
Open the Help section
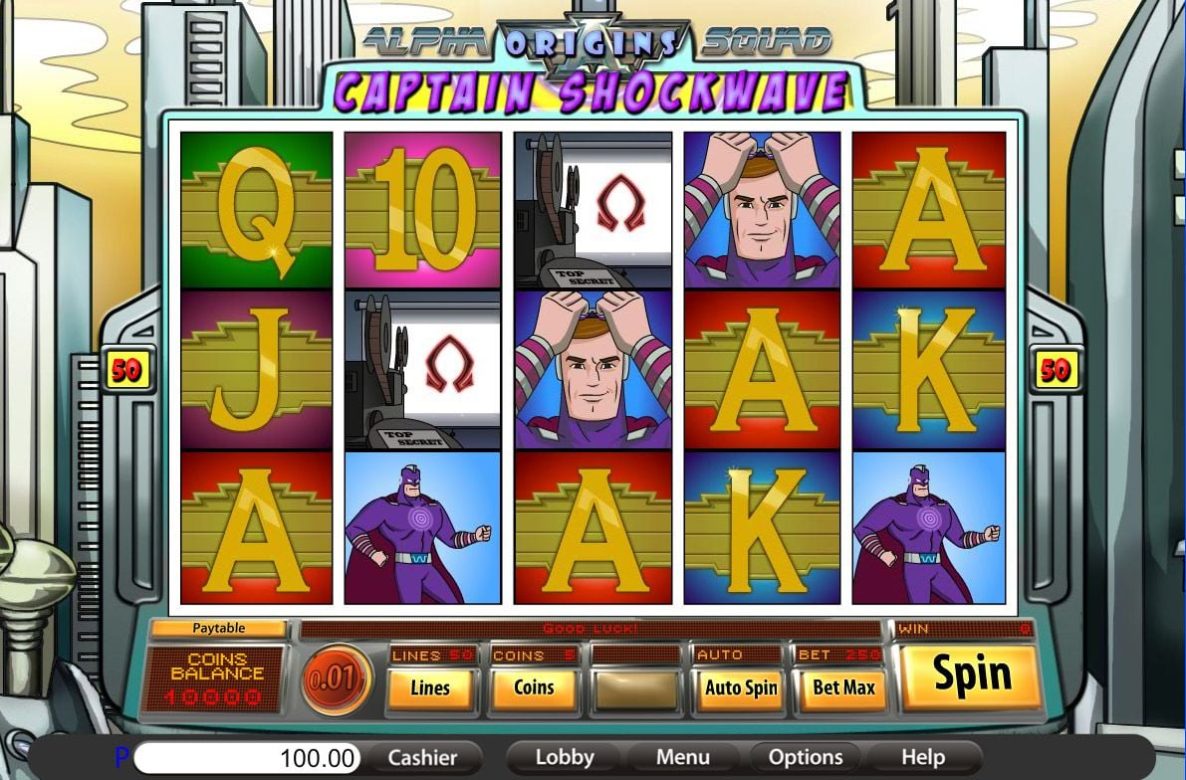tap(923, 758)
